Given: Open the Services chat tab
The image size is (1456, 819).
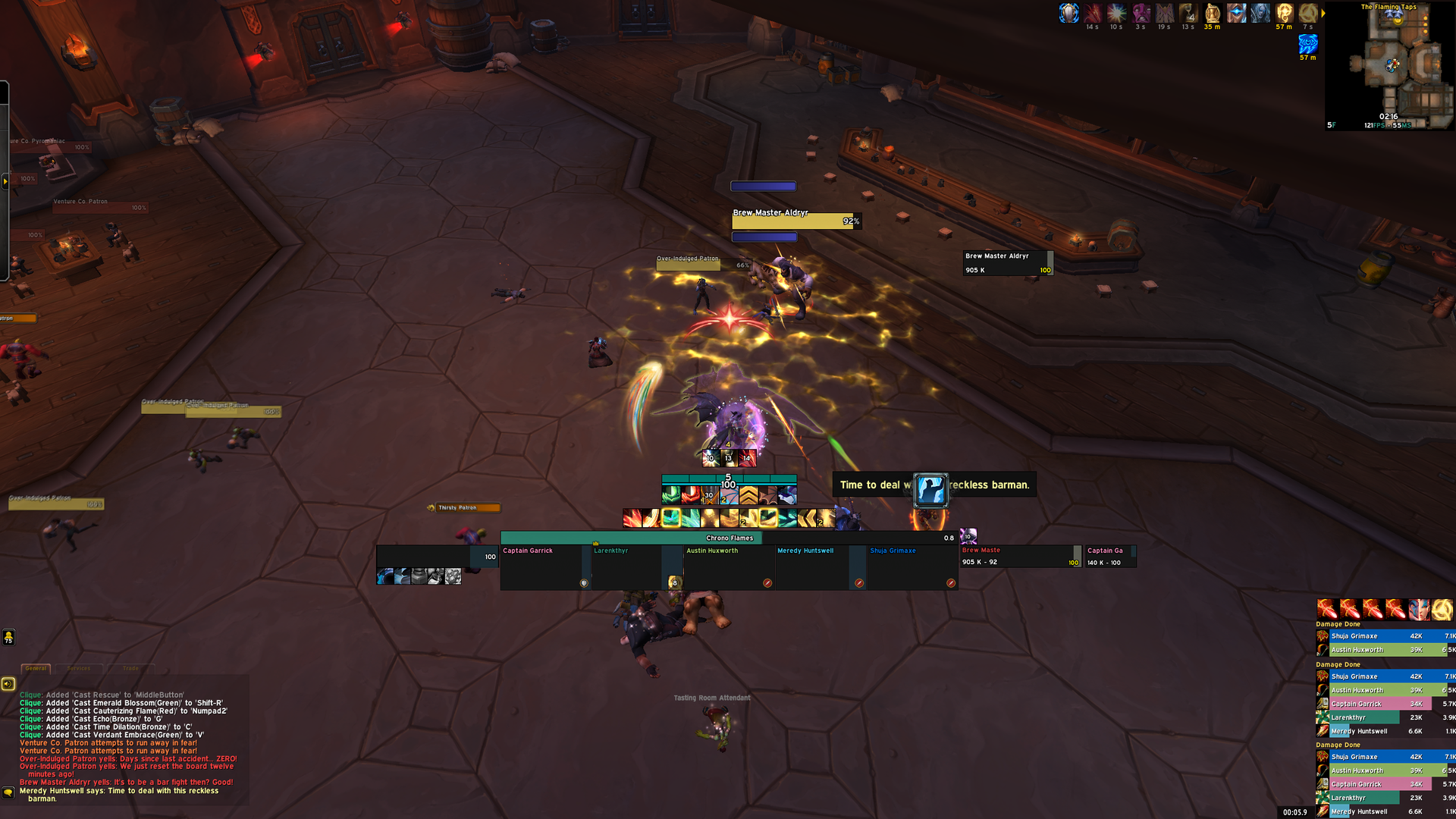Looking at the screenshot, I should tap(79, 668).
